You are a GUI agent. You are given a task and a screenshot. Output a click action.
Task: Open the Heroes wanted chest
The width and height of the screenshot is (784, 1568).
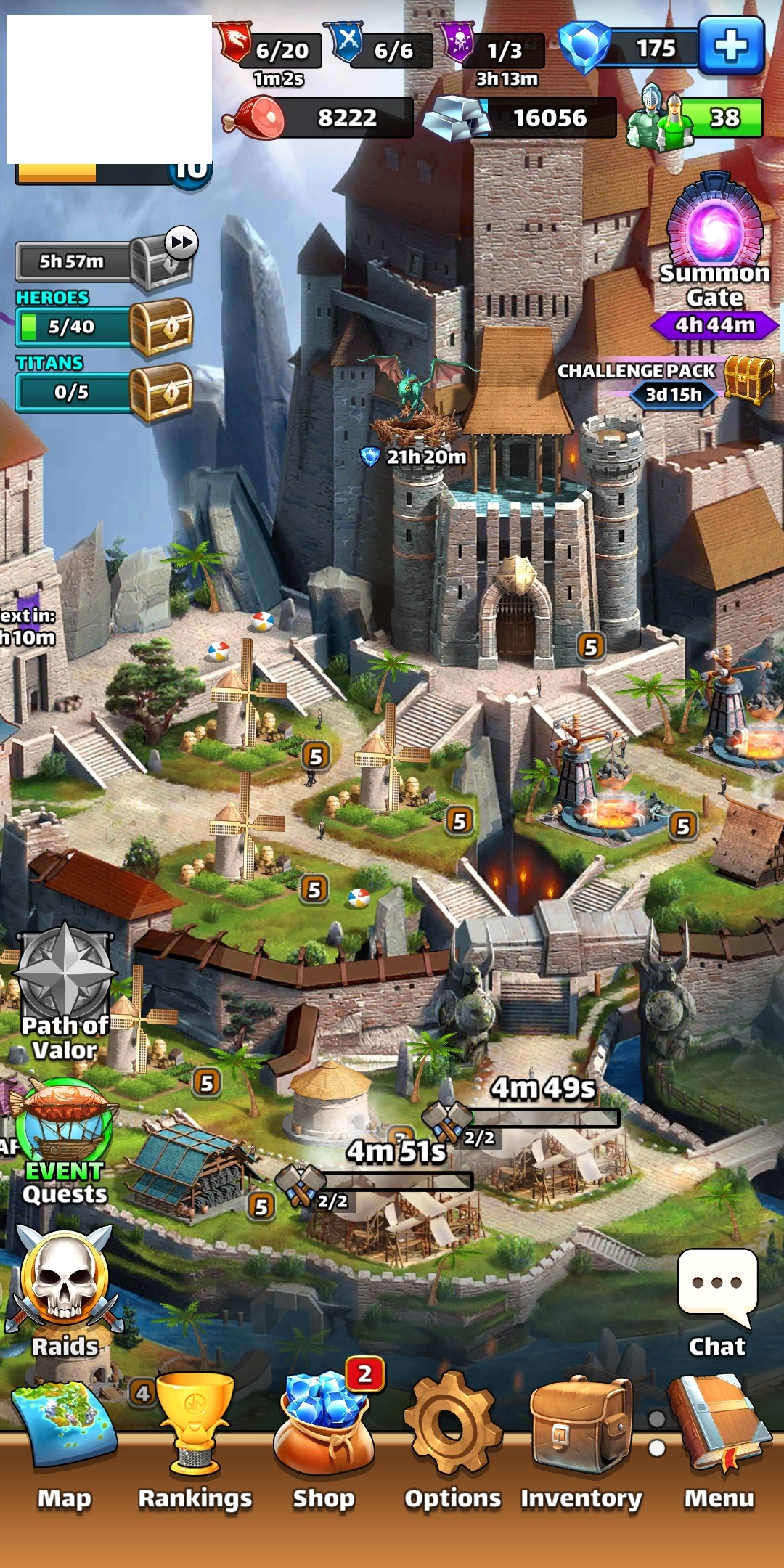click(x=161, y=327)
